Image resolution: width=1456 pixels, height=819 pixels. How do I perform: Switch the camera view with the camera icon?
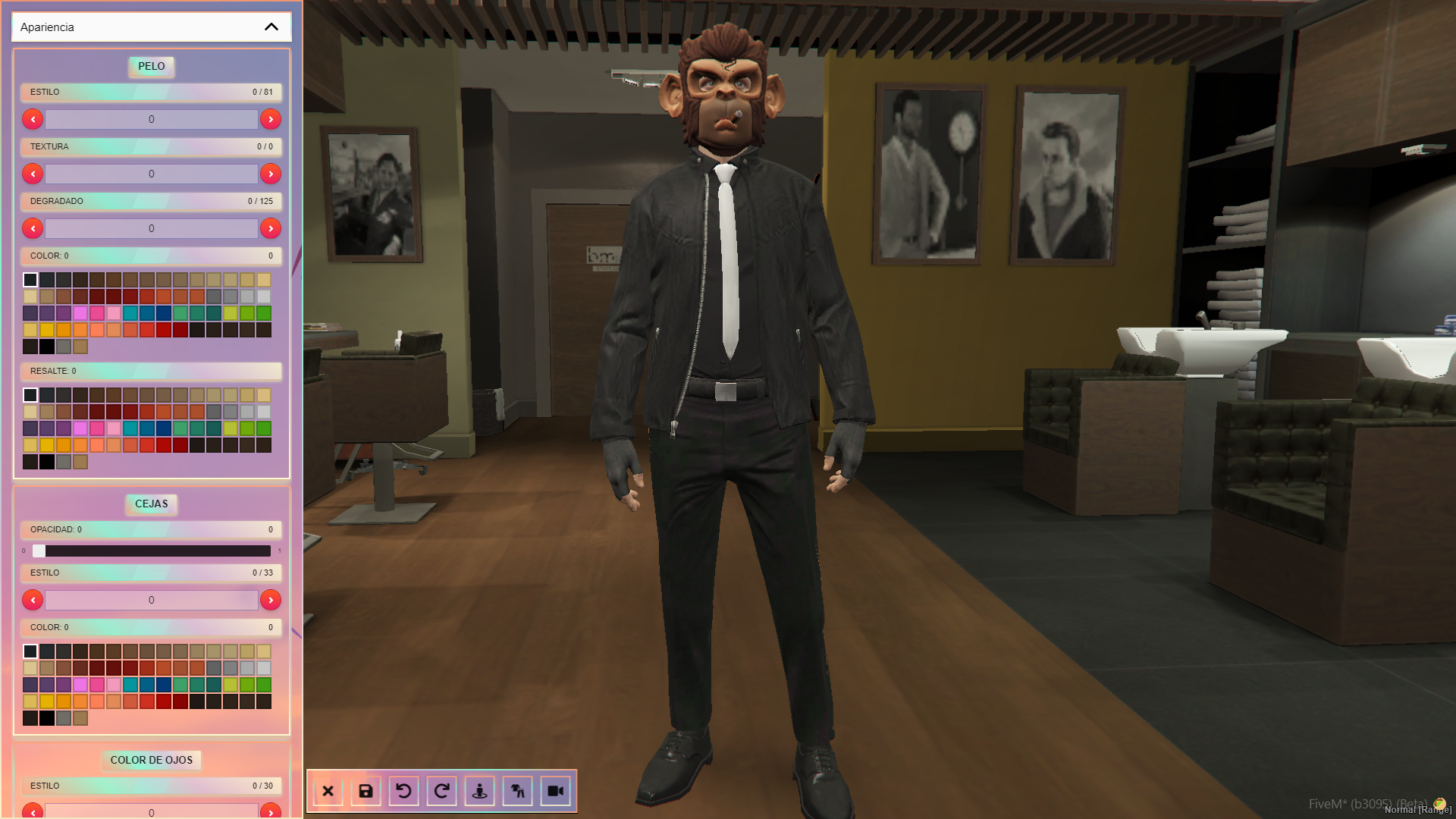(556, 791)
